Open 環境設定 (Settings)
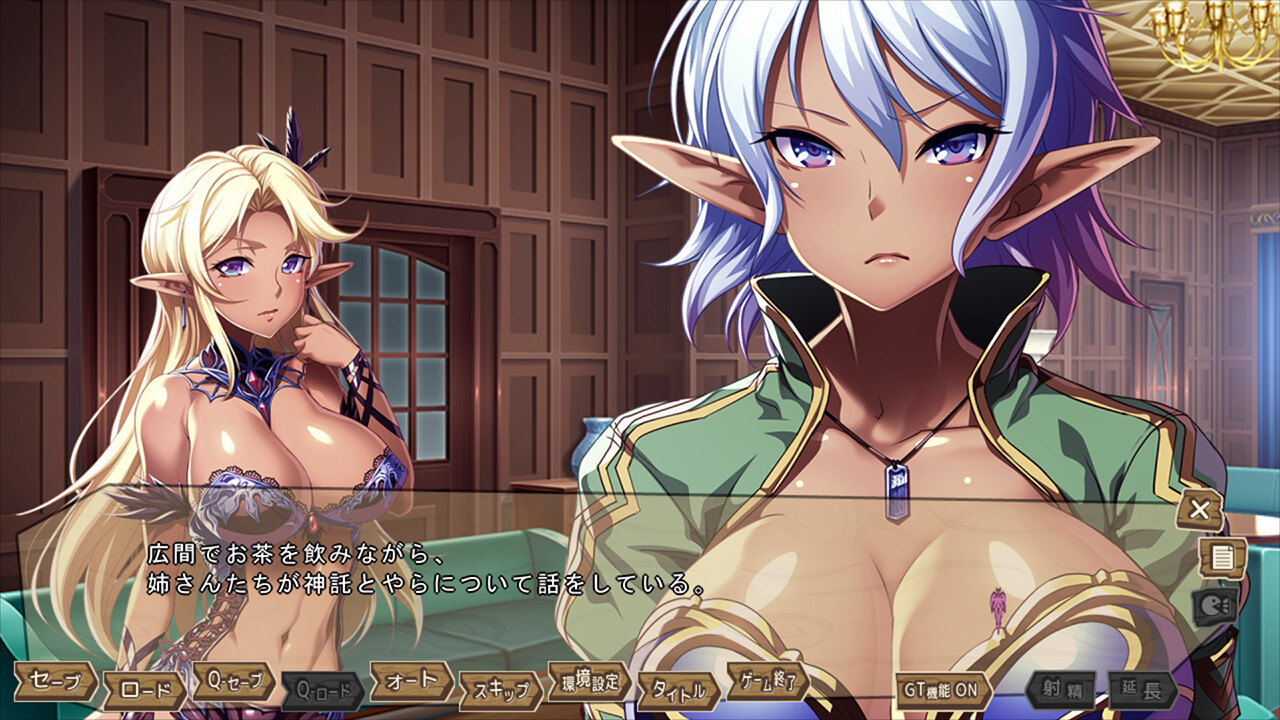This screenshot has height=720, width=1280. pos(589,681)
